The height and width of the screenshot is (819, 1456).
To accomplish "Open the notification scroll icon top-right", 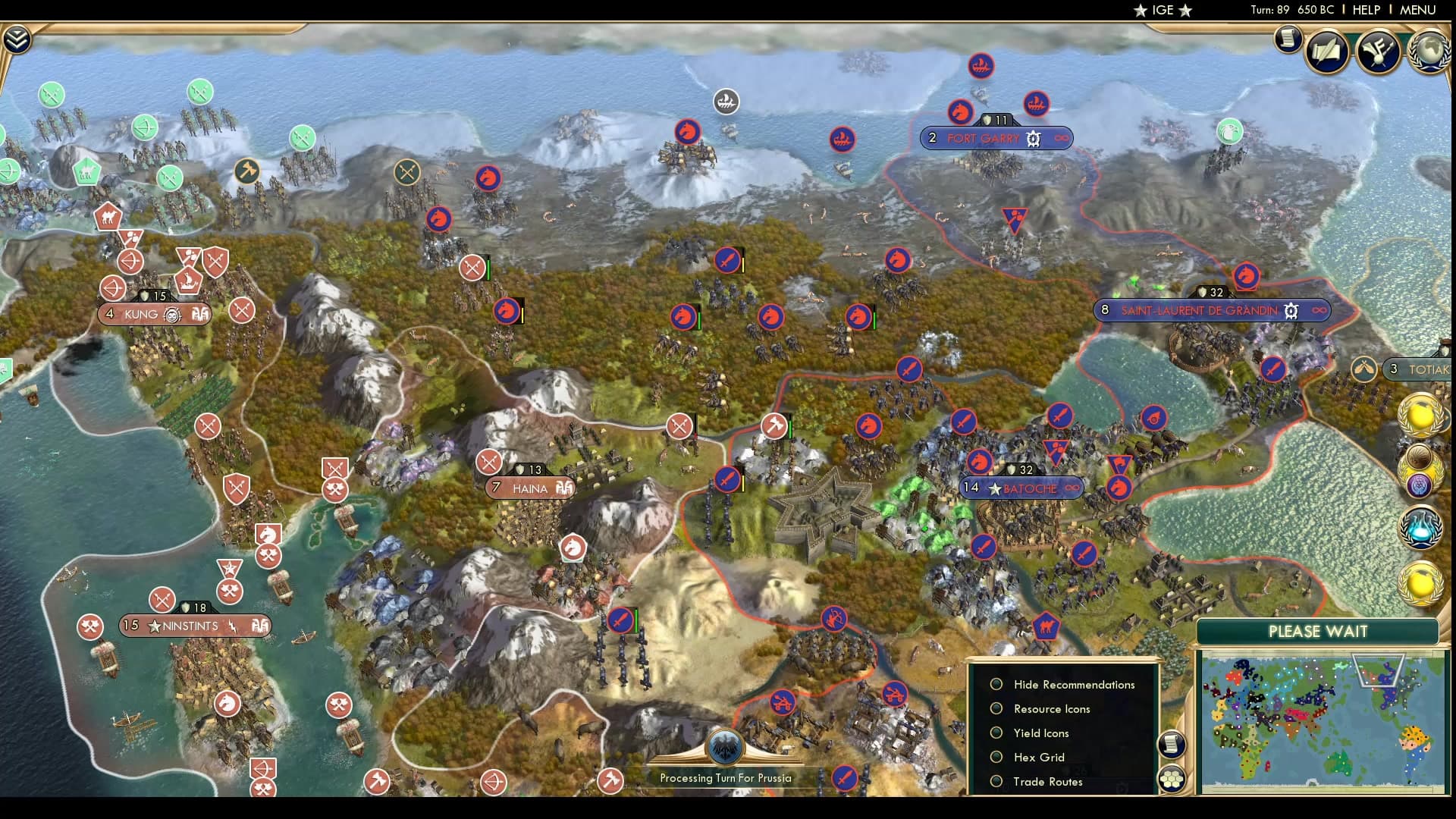I will pos(1288,38).
